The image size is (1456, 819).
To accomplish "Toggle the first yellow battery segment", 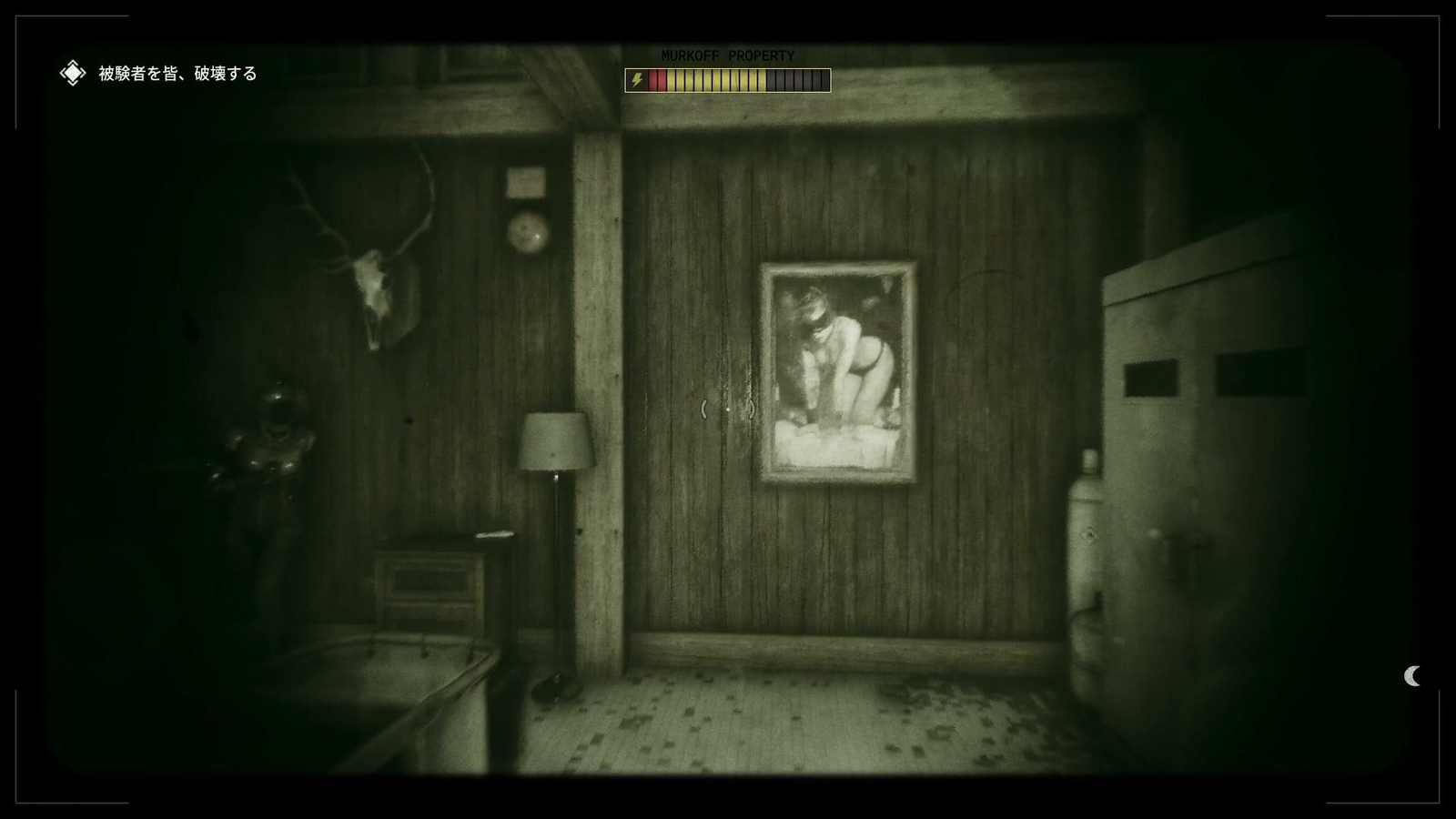I will (671, 79).
